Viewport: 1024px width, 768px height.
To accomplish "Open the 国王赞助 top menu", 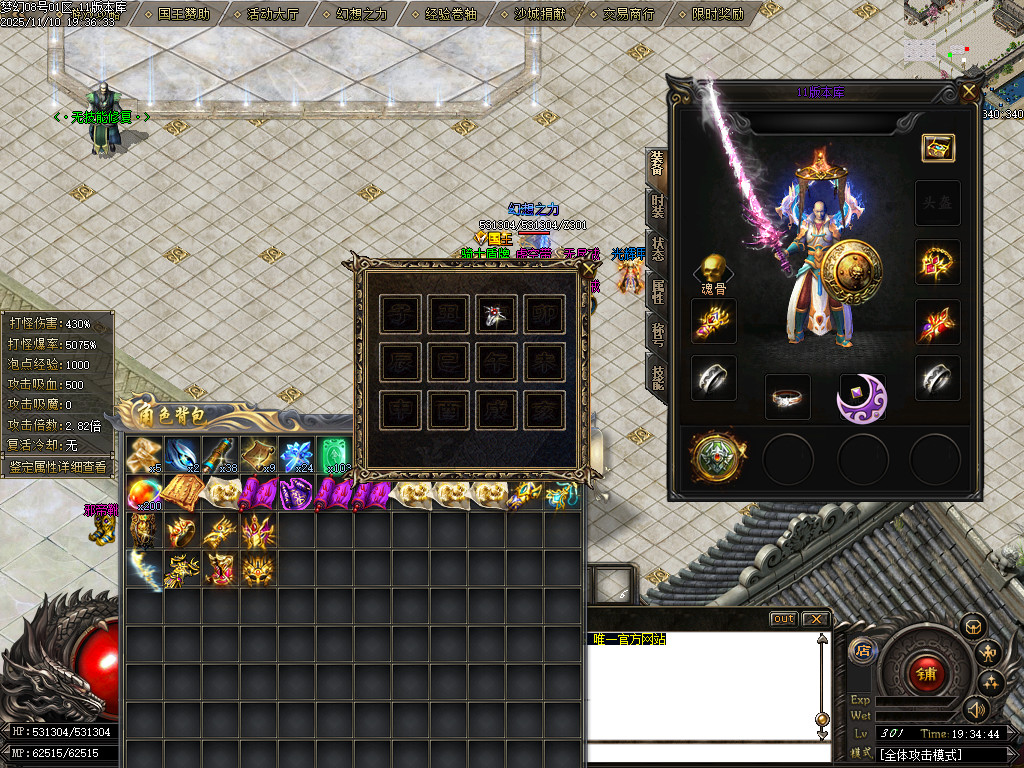I will coord(184,14).
